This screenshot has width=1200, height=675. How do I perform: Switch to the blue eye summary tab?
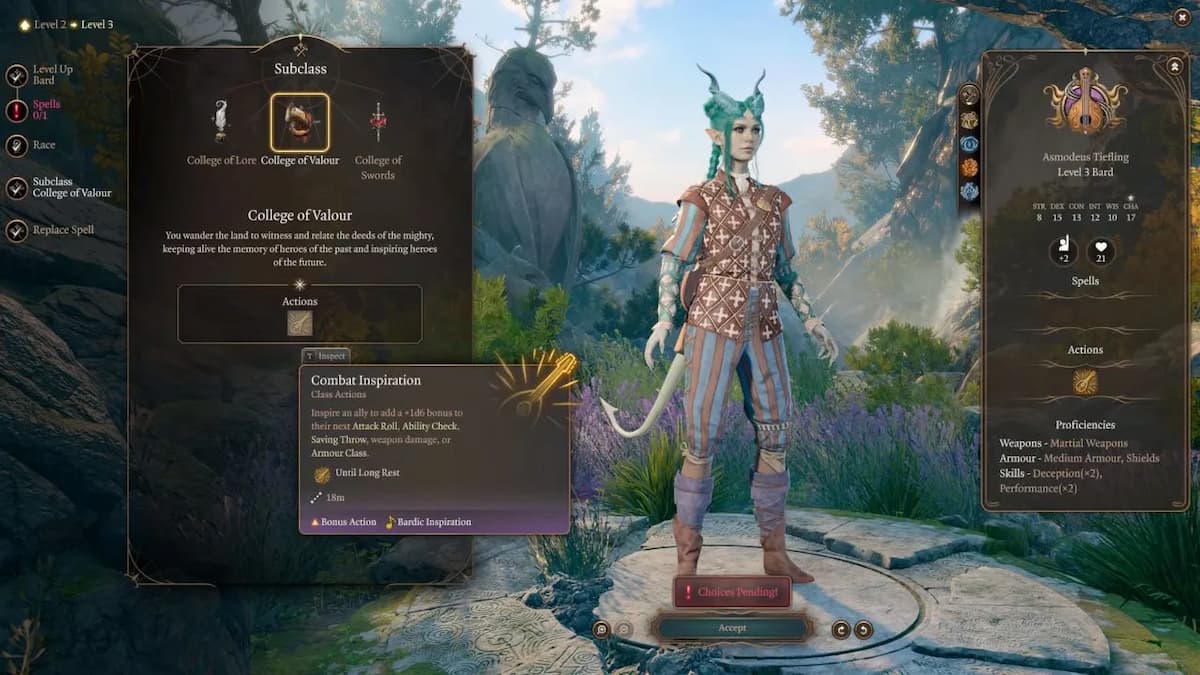969,143
